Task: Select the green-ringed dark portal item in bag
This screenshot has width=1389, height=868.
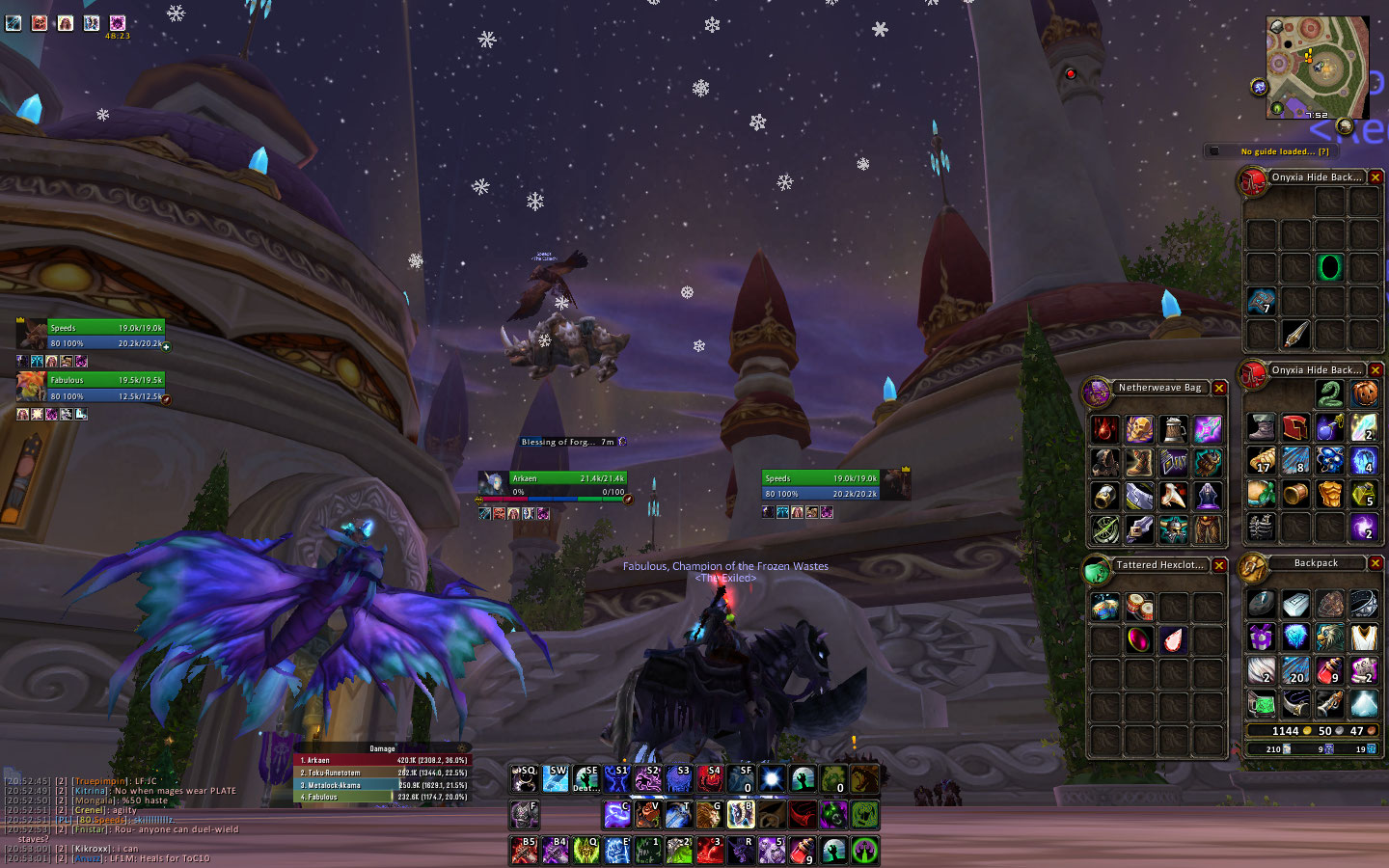Action: pos(1329,267)
